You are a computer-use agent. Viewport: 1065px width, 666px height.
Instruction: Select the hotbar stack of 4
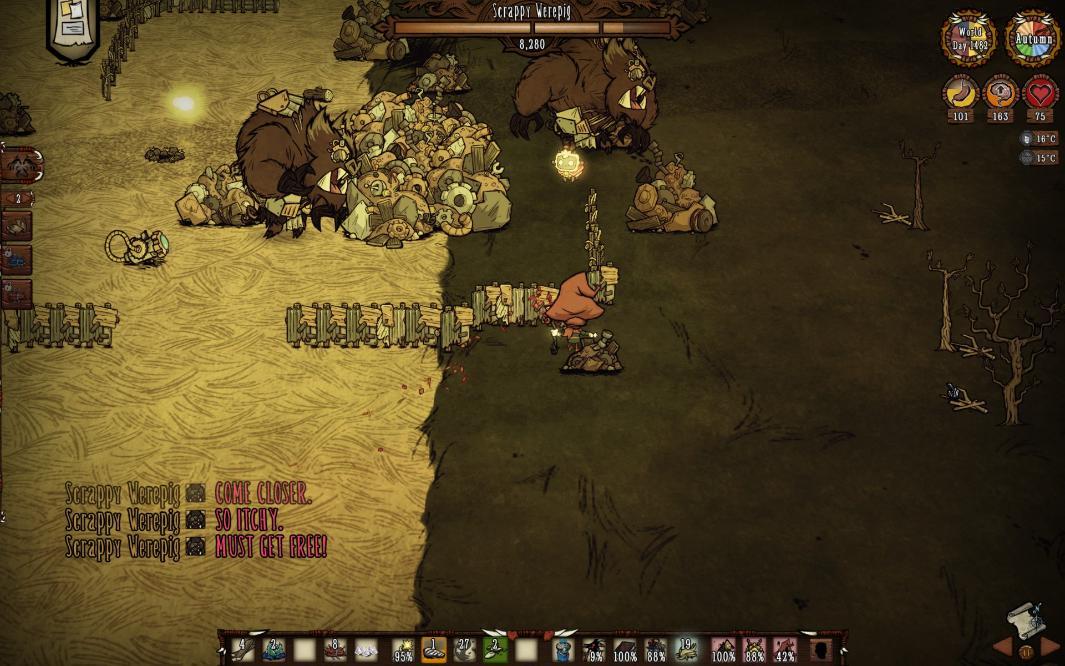tap(242, 650)
